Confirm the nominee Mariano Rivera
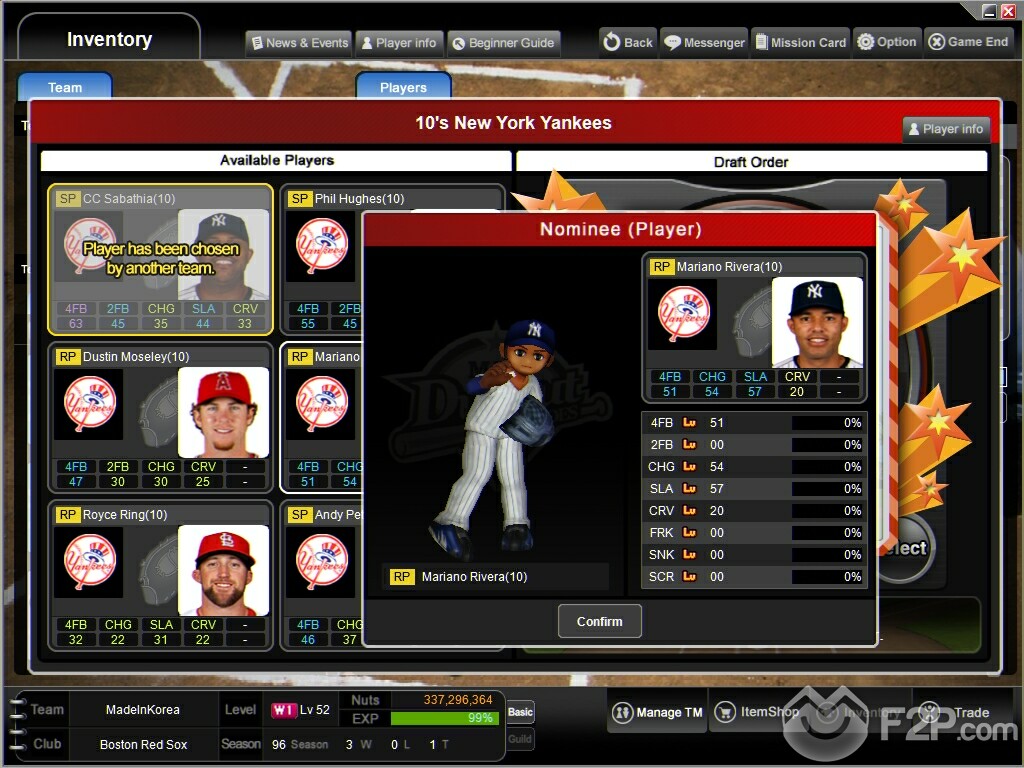 coord(599,621)
